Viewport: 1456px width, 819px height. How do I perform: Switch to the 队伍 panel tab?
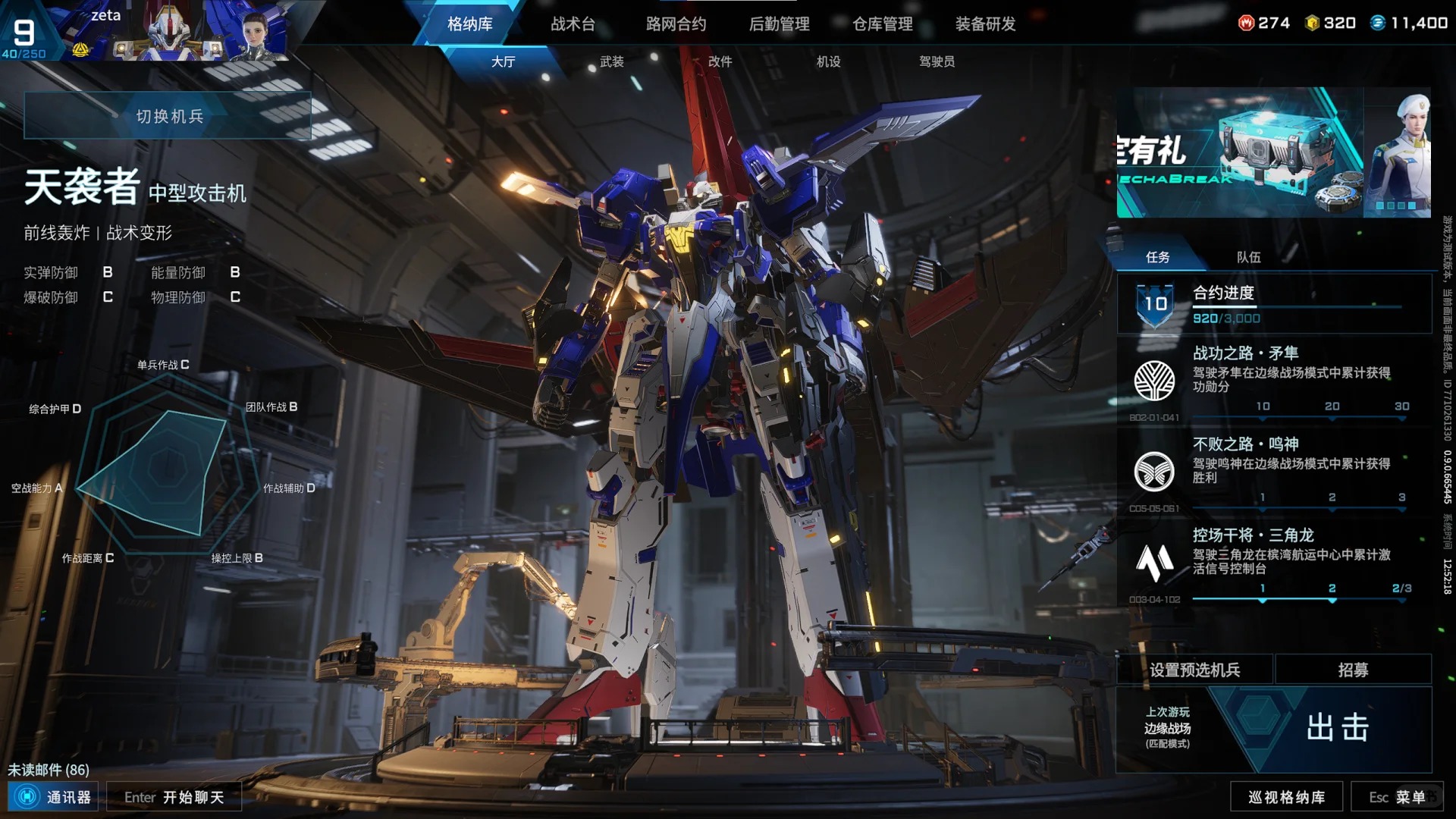[1248, 257]
